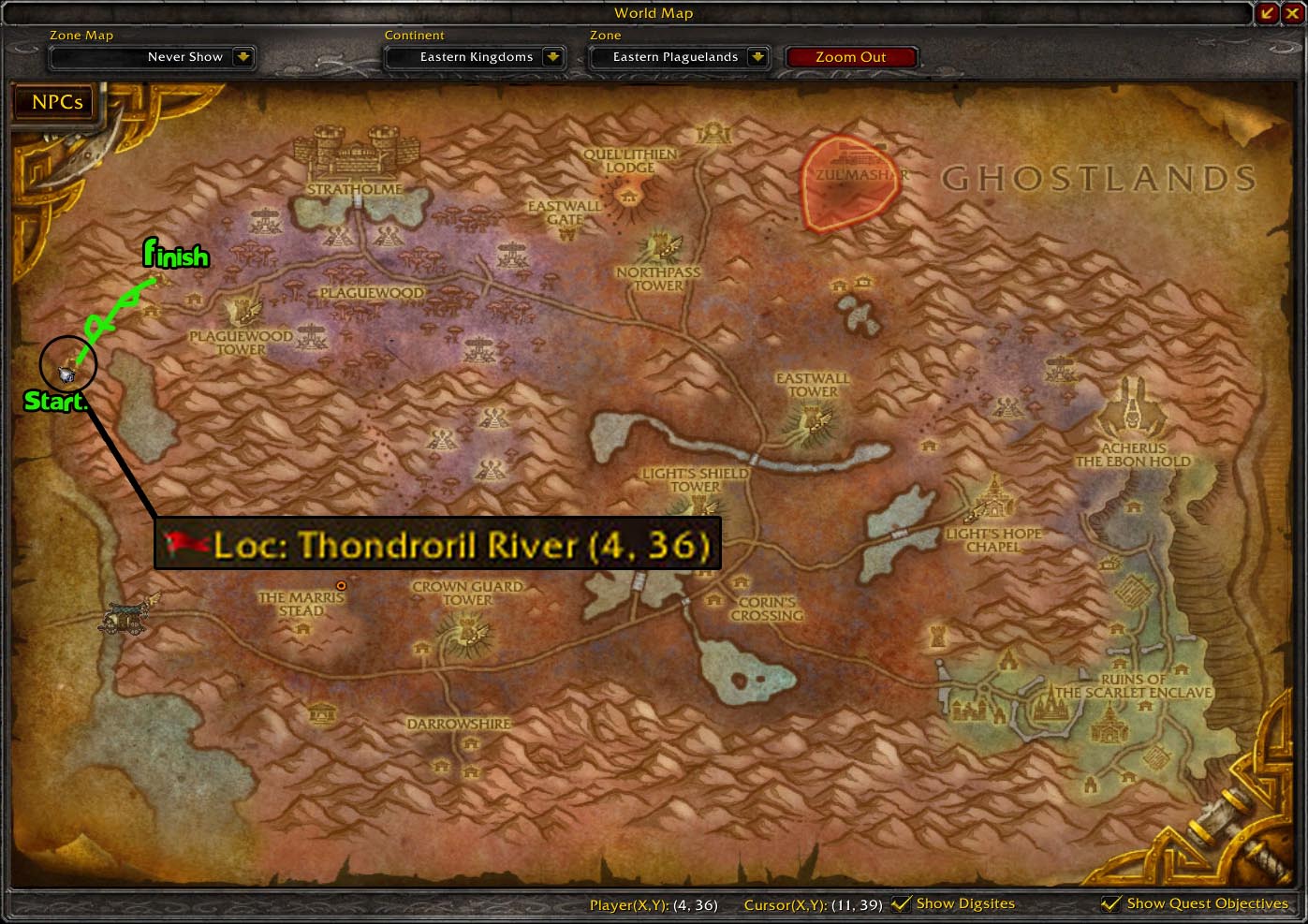Toggle the Show Quest Objectives checkbox

point(1111,903)
